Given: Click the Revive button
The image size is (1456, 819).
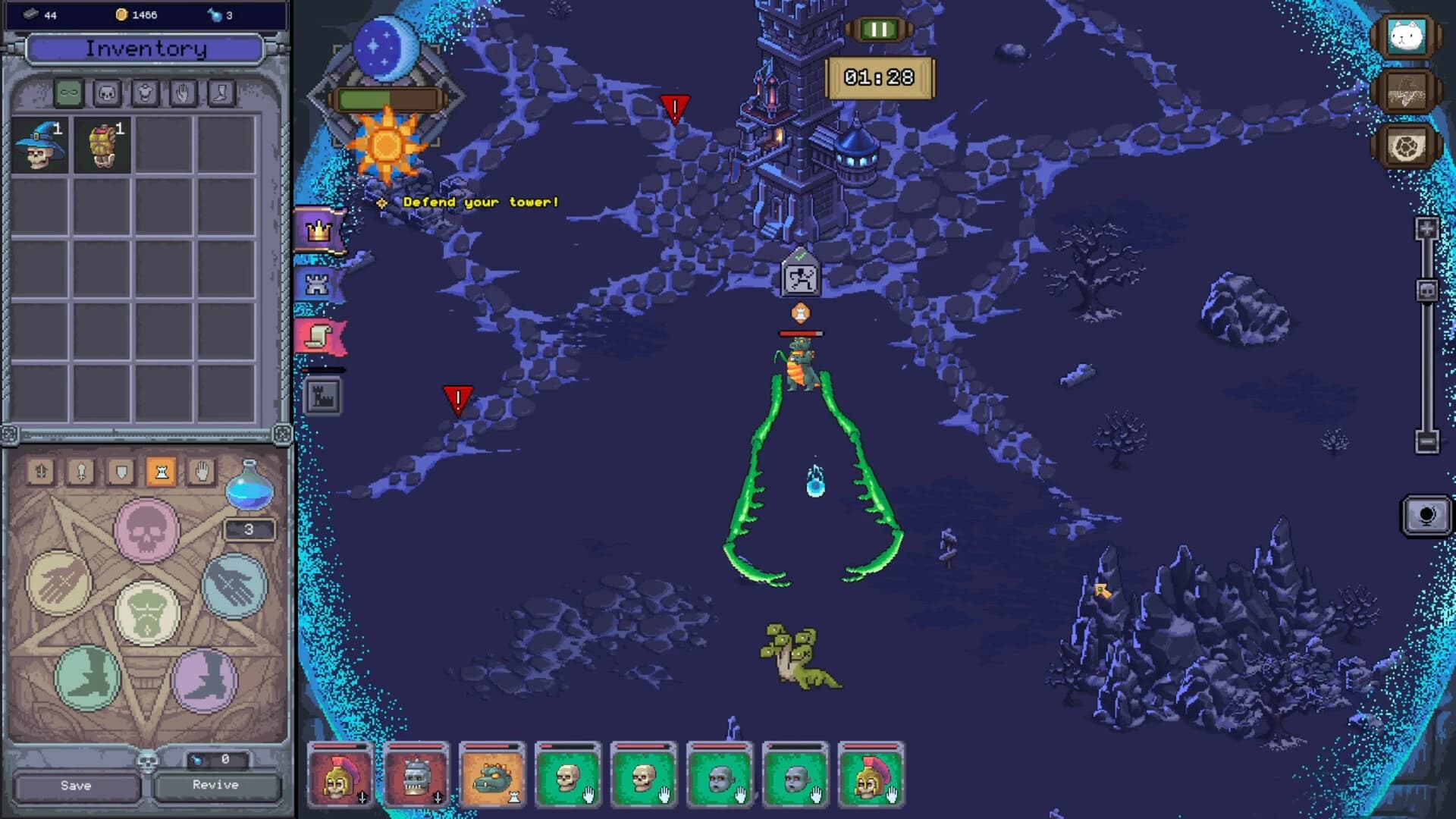Looking at the screenshot, I should click(215, 785).
